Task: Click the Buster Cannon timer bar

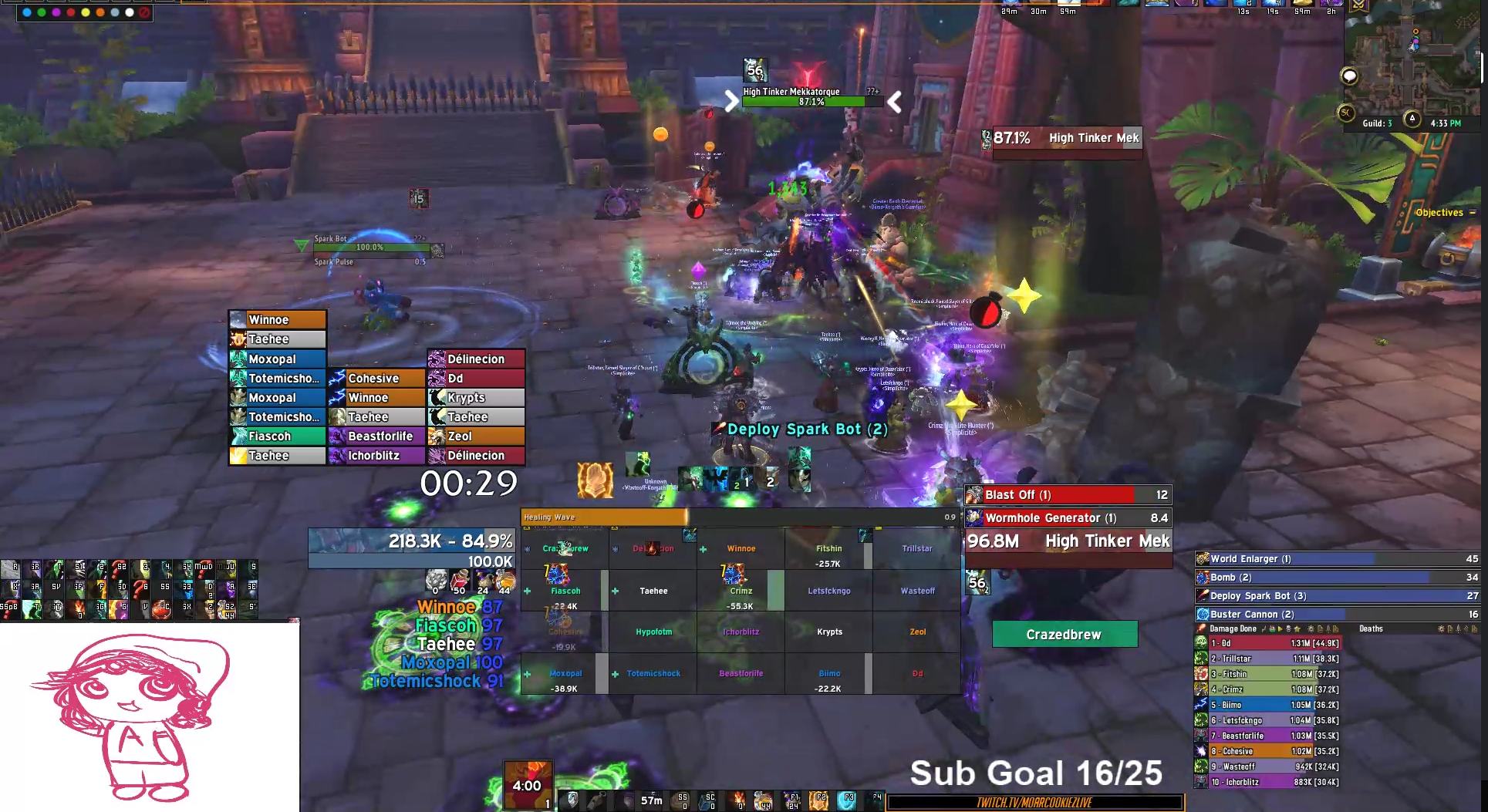Action: (1337, 615)
